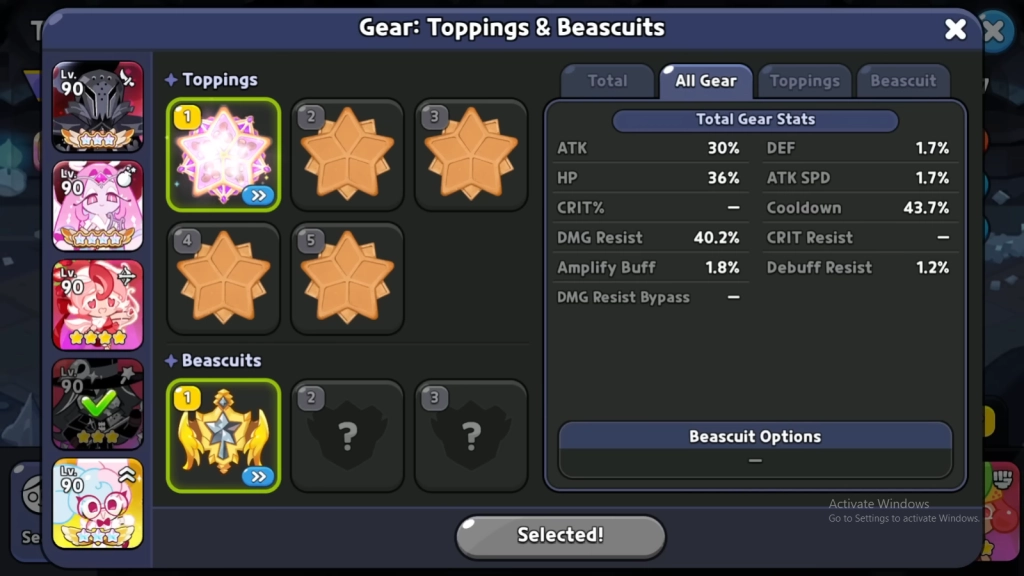Choose the white cookie with pink glasses
The height and width of the screenshot is (576, 1024).
coord(98,503)
